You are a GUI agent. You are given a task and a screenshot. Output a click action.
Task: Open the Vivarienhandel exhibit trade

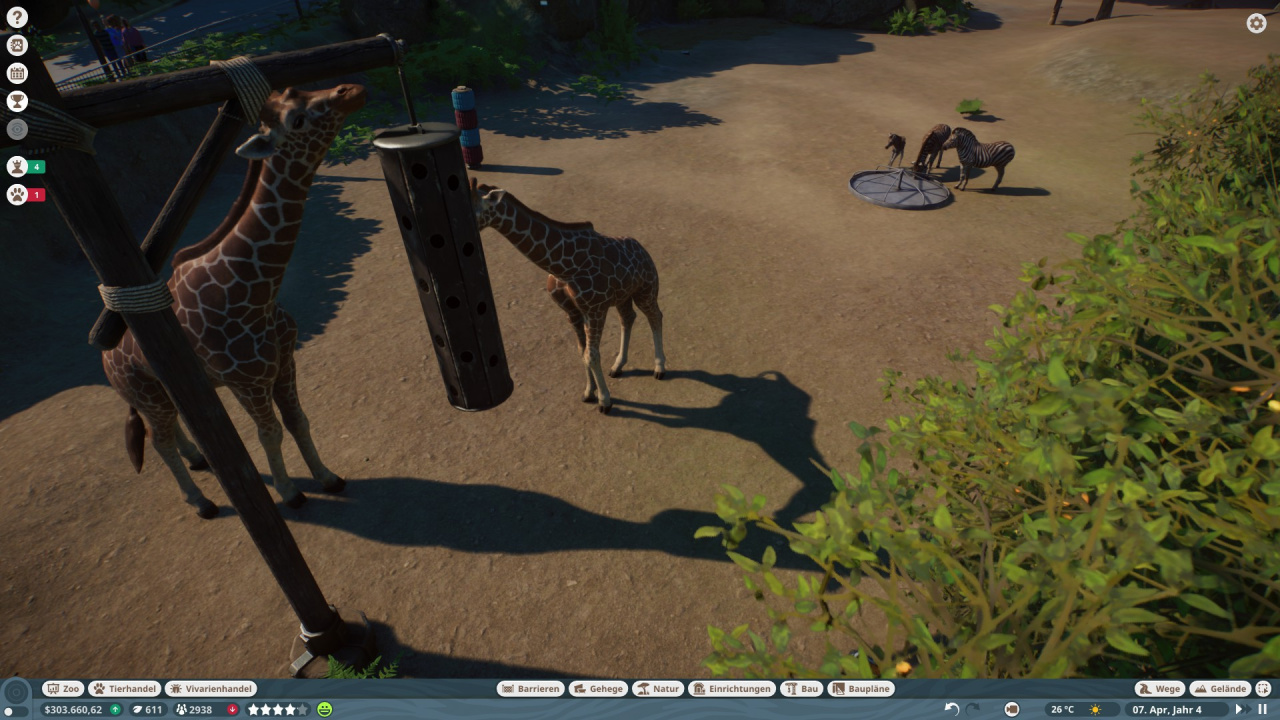210,689
